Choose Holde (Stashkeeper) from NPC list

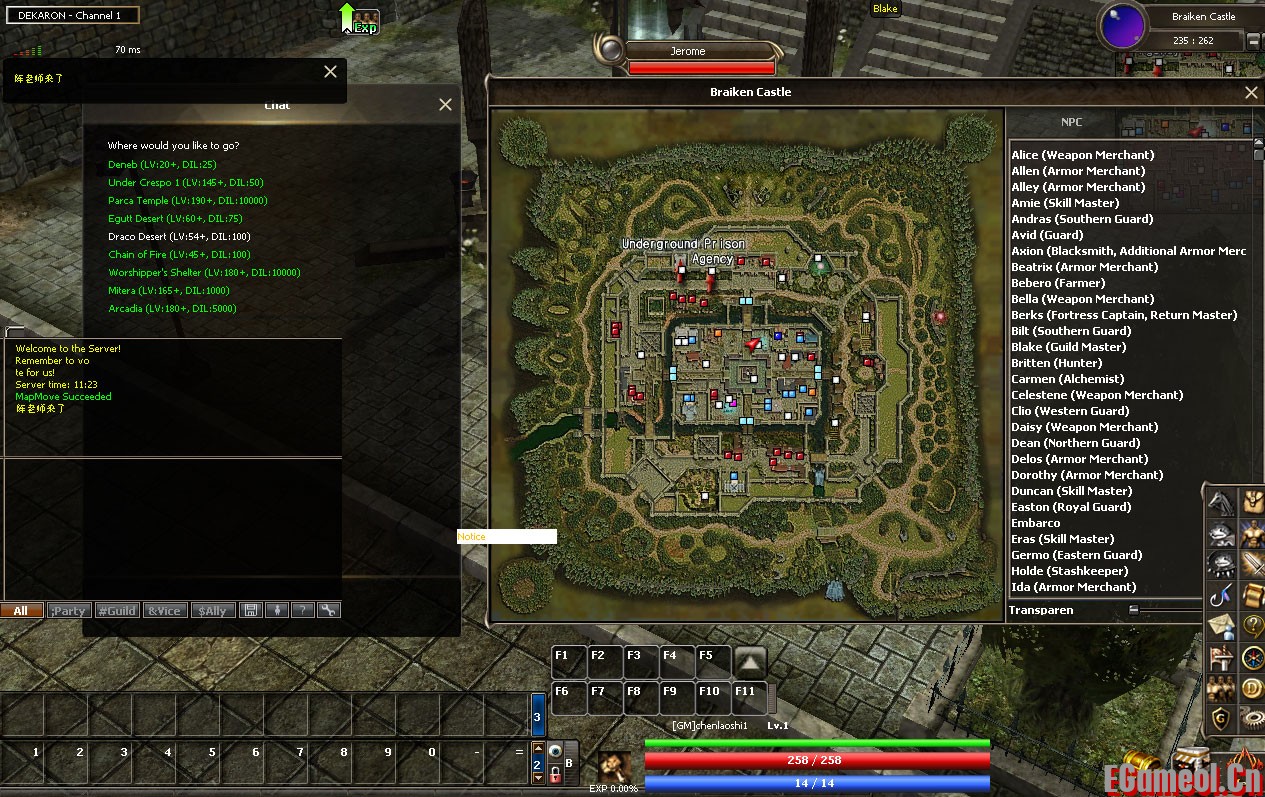point(1069,571)
